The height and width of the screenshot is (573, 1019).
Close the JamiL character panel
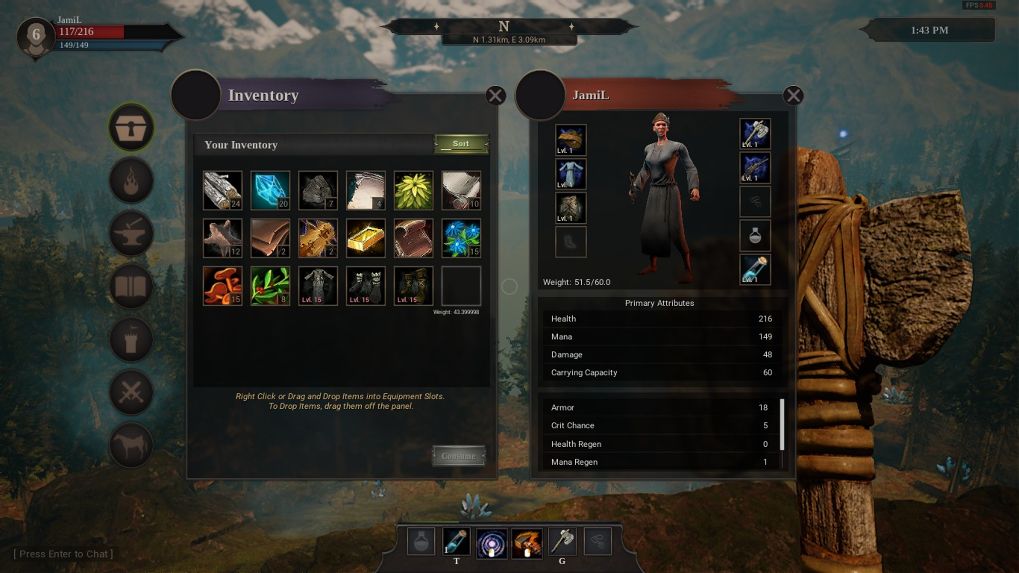(x=793, y=96)
